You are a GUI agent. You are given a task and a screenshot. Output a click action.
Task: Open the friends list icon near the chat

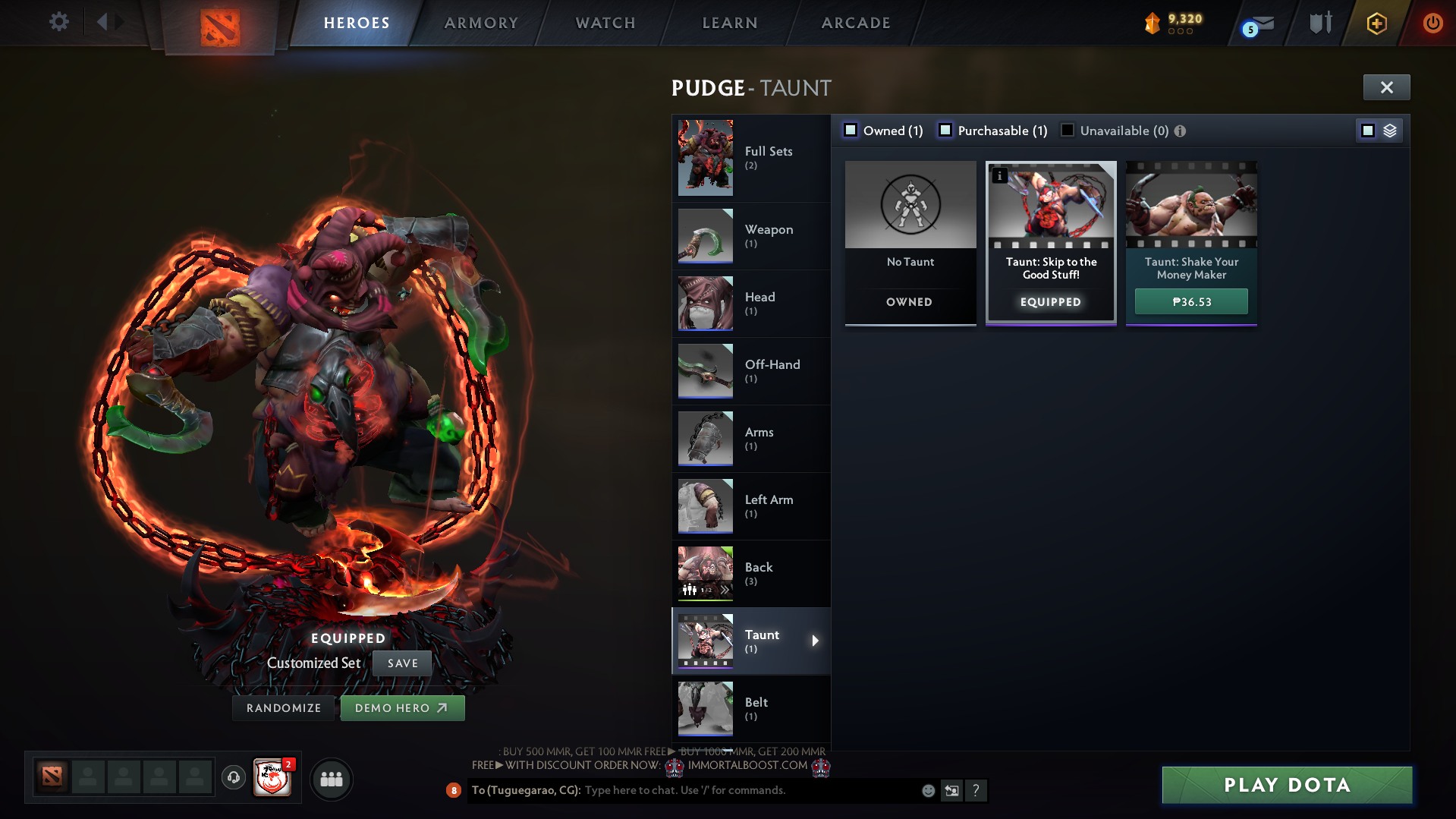pyautogui.click(x=331, y=778)
